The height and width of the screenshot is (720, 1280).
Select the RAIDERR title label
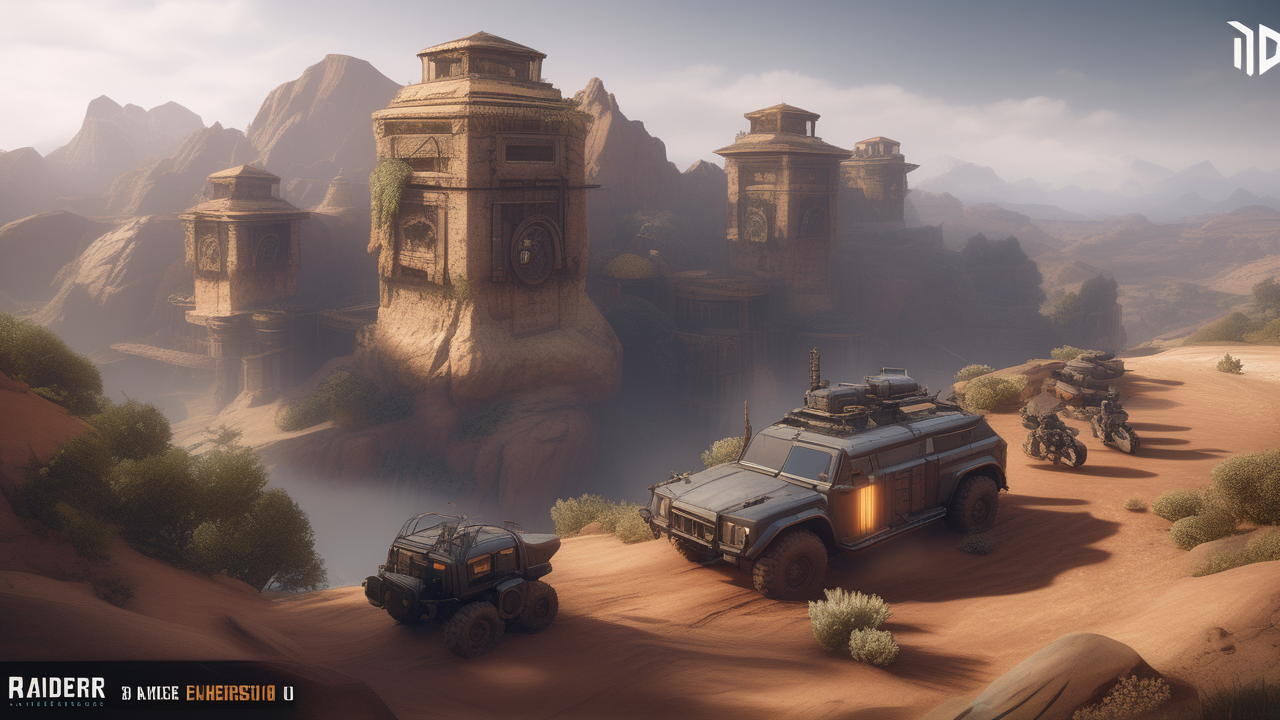click(57, 689)
